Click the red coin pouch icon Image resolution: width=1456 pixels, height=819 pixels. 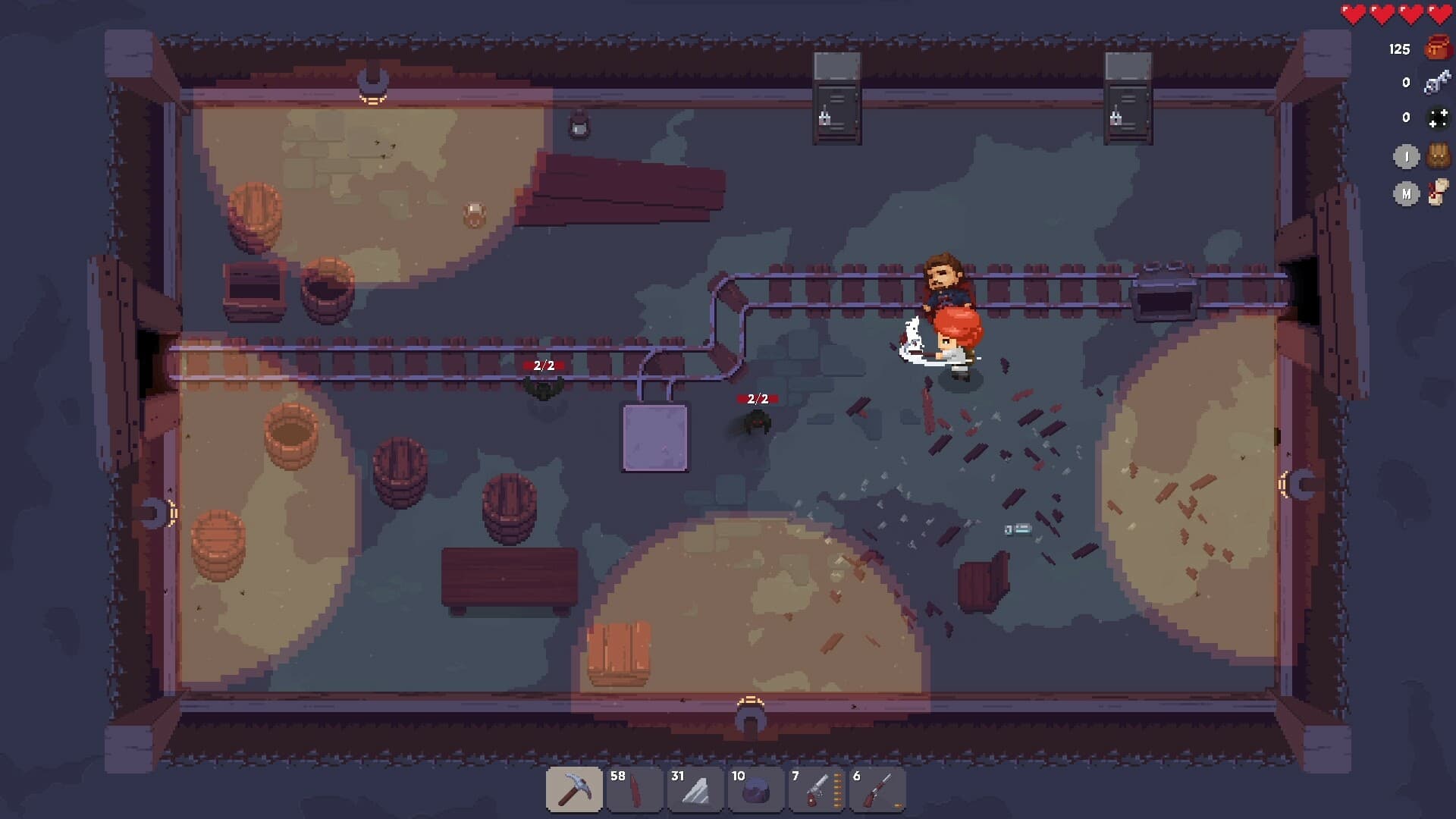[1437, 49]
